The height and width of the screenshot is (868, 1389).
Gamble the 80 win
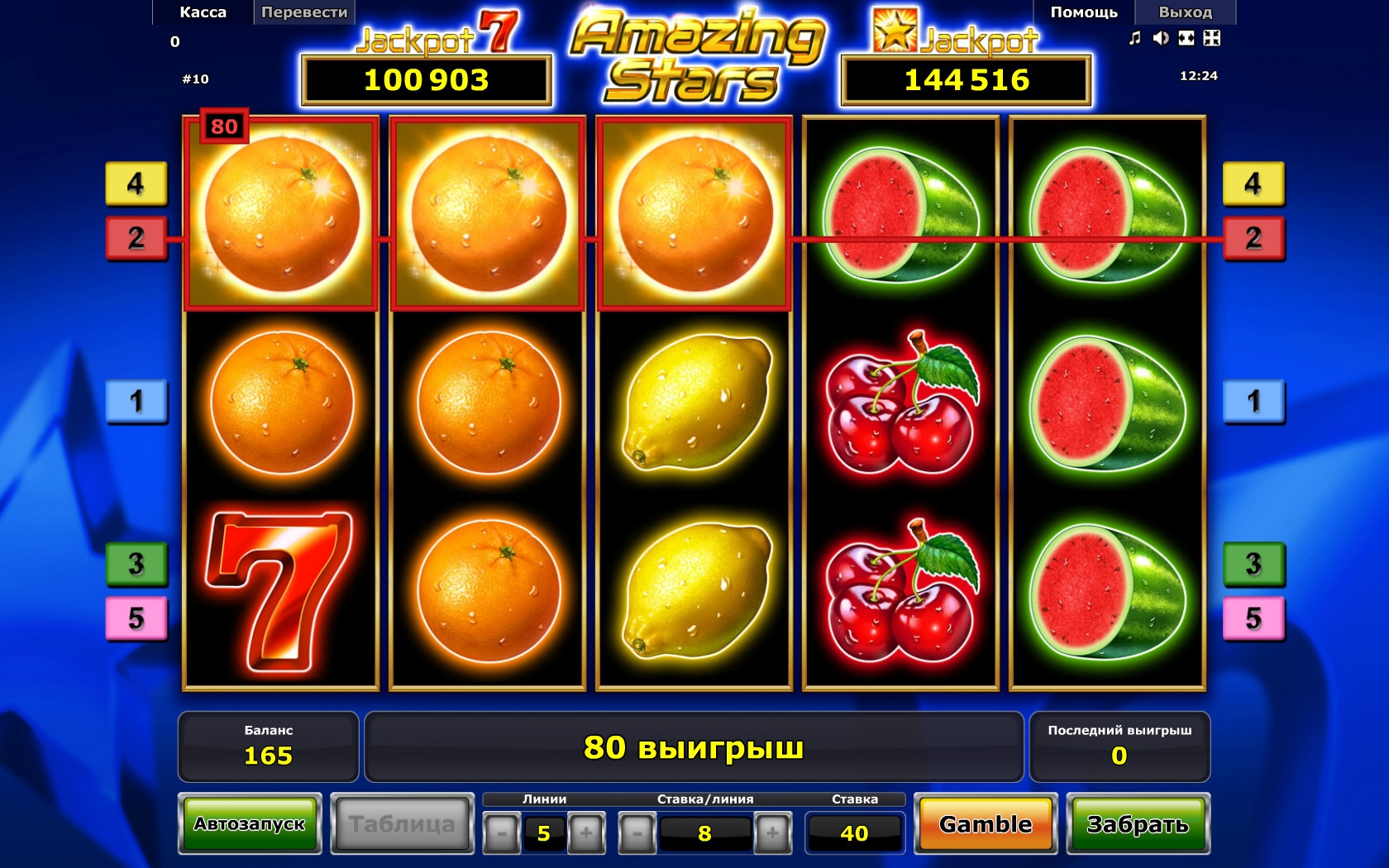click(x=986, y=824)
